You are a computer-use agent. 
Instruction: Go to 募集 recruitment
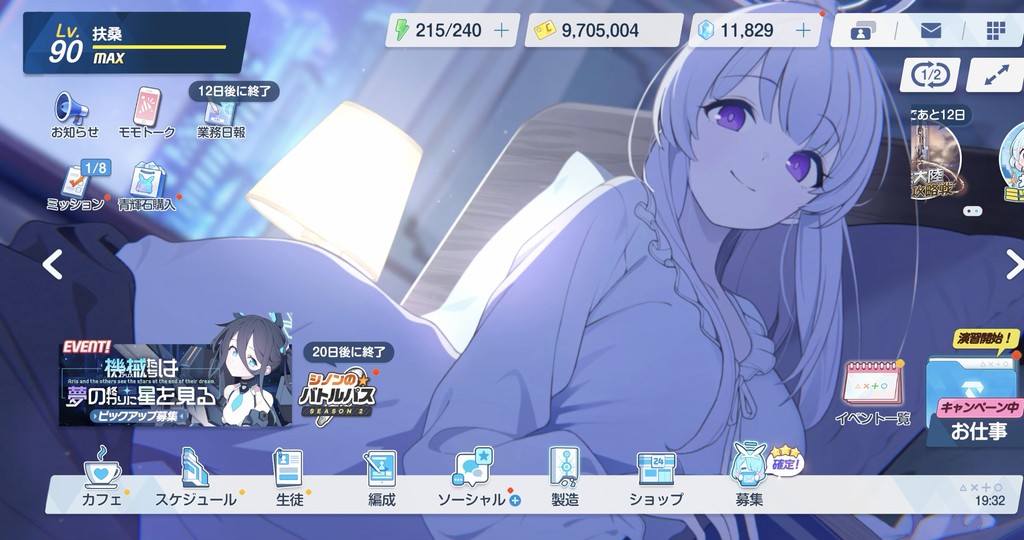click(748, 478)
